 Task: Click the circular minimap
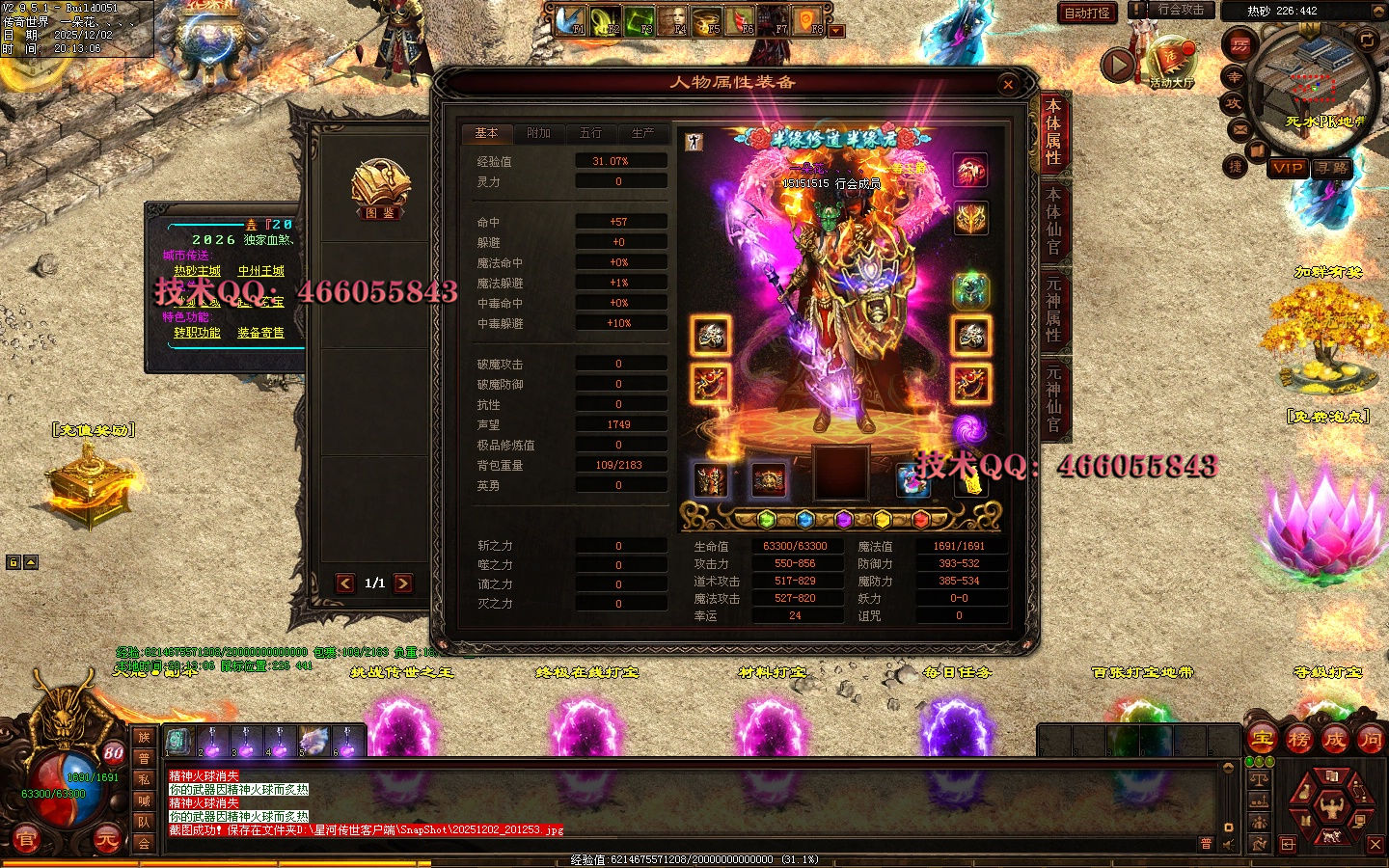1312,89
